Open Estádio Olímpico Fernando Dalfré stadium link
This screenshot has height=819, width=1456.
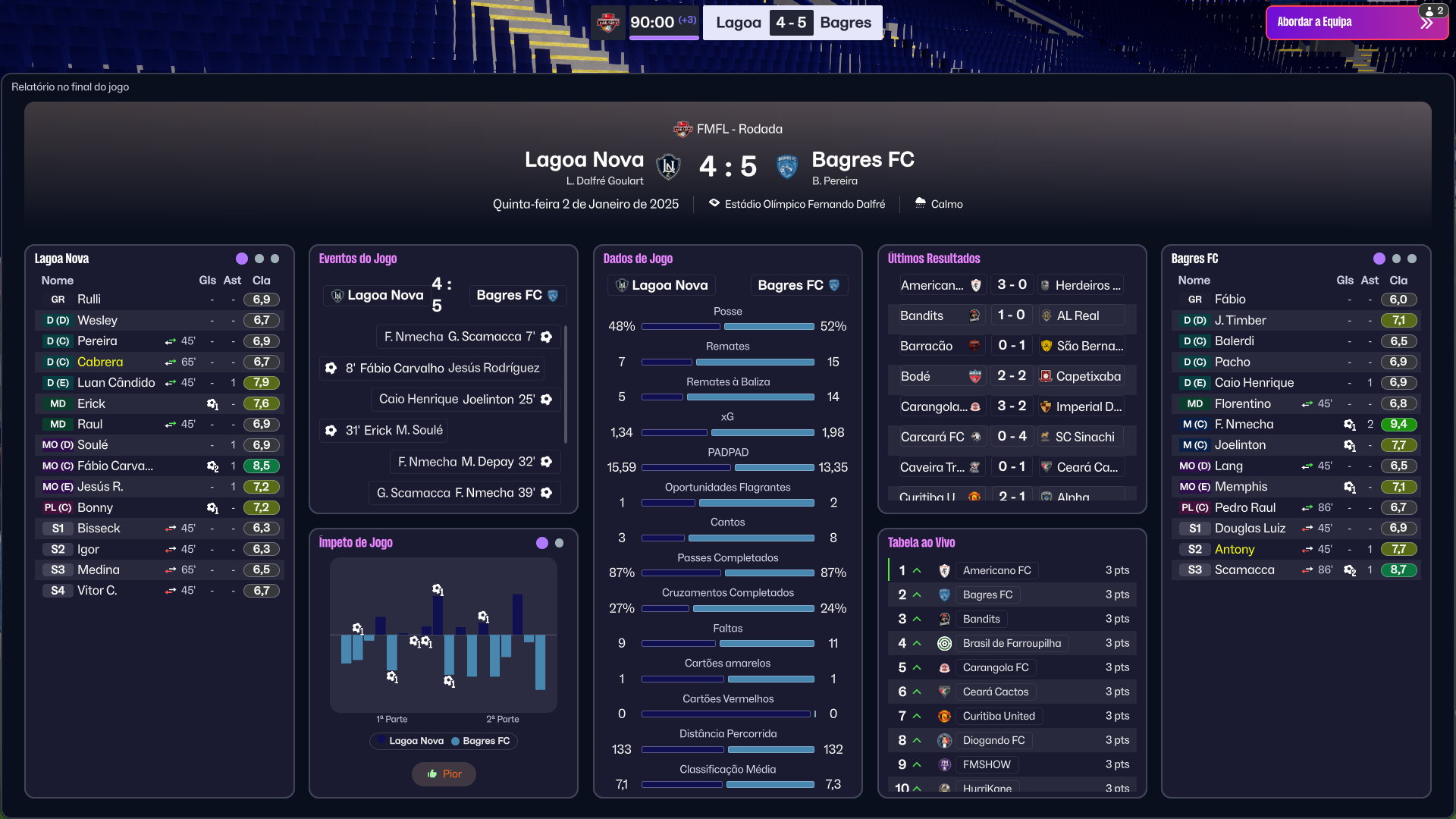[x=805, y=204]
